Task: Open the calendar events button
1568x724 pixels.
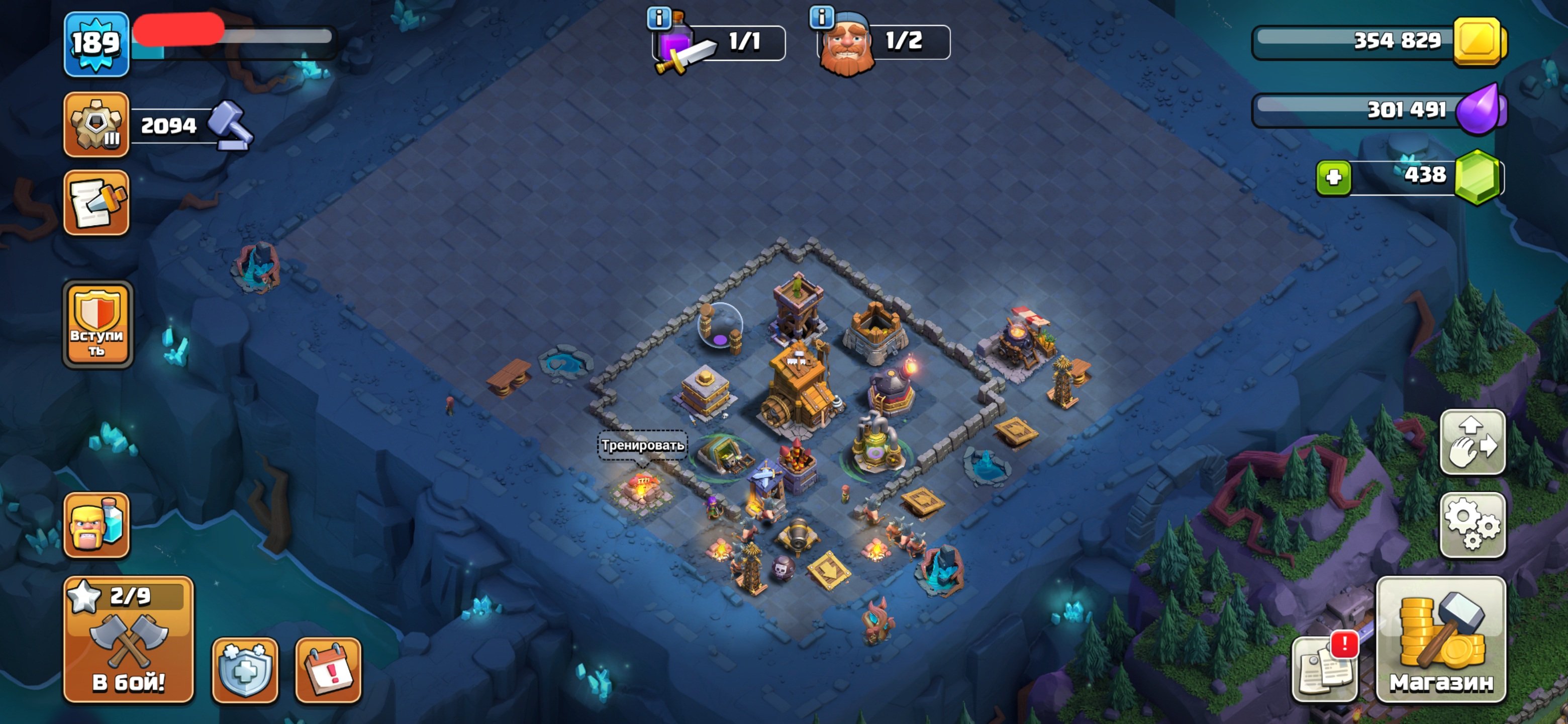Action: tap(328, 670)
